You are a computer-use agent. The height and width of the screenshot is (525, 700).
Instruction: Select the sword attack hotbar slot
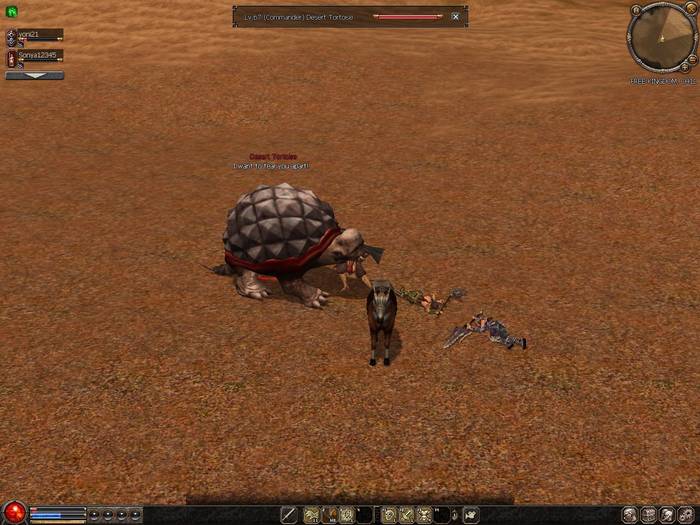[289, 514]
